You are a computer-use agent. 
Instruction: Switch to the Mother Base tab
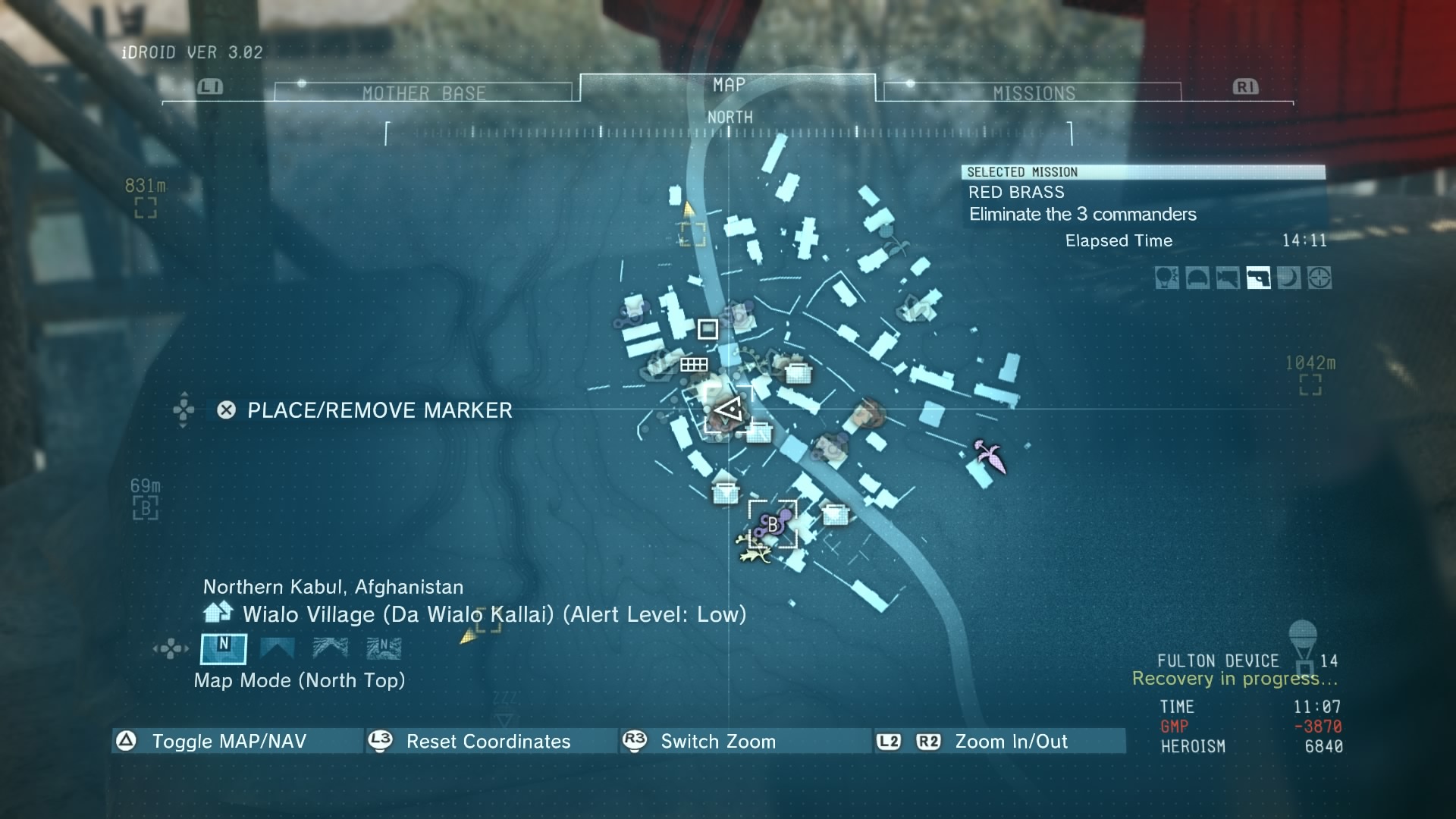point(423,93)
